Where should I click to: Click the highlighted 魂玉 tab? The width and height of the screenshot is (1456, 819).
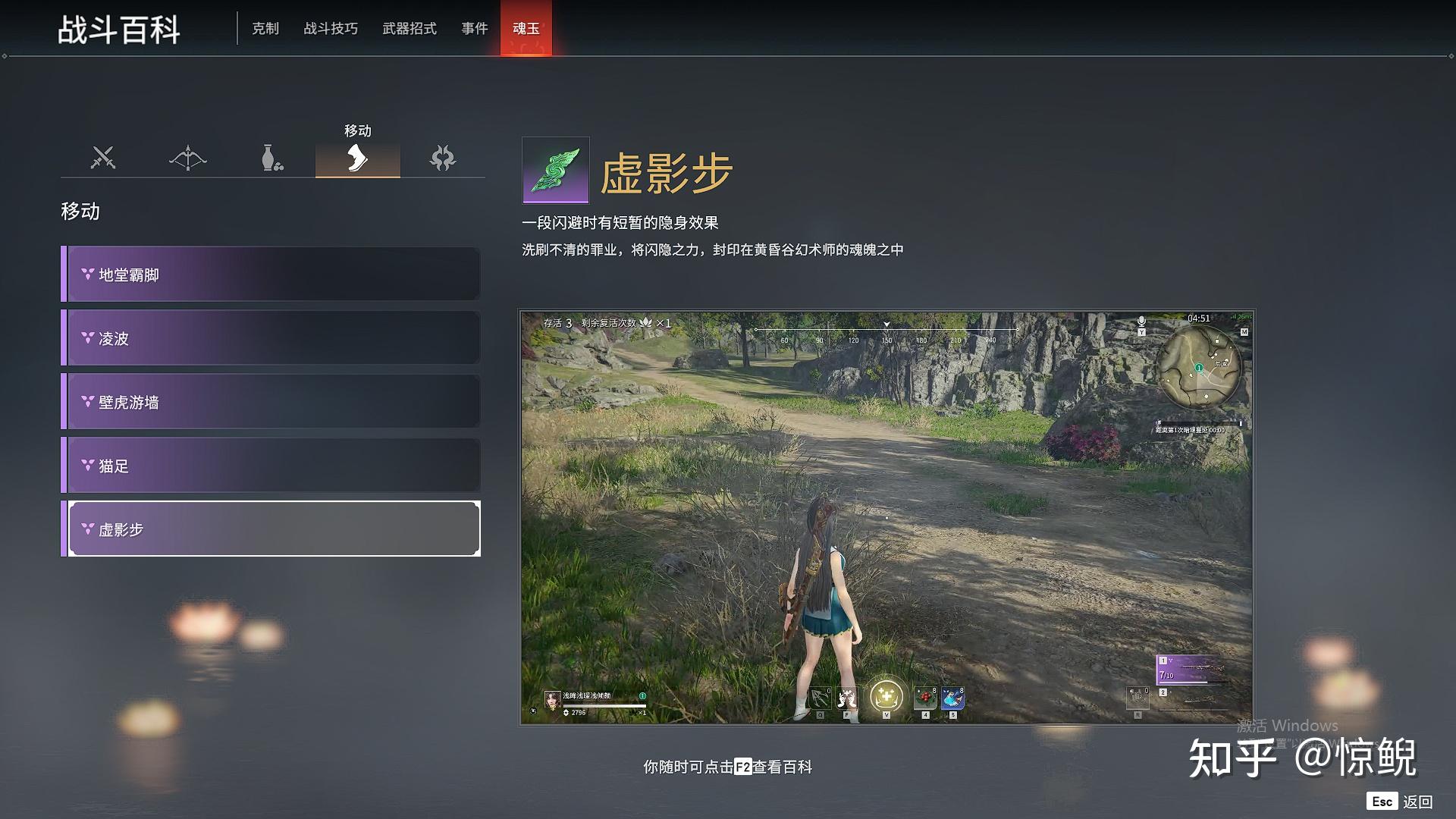(526, 29)
